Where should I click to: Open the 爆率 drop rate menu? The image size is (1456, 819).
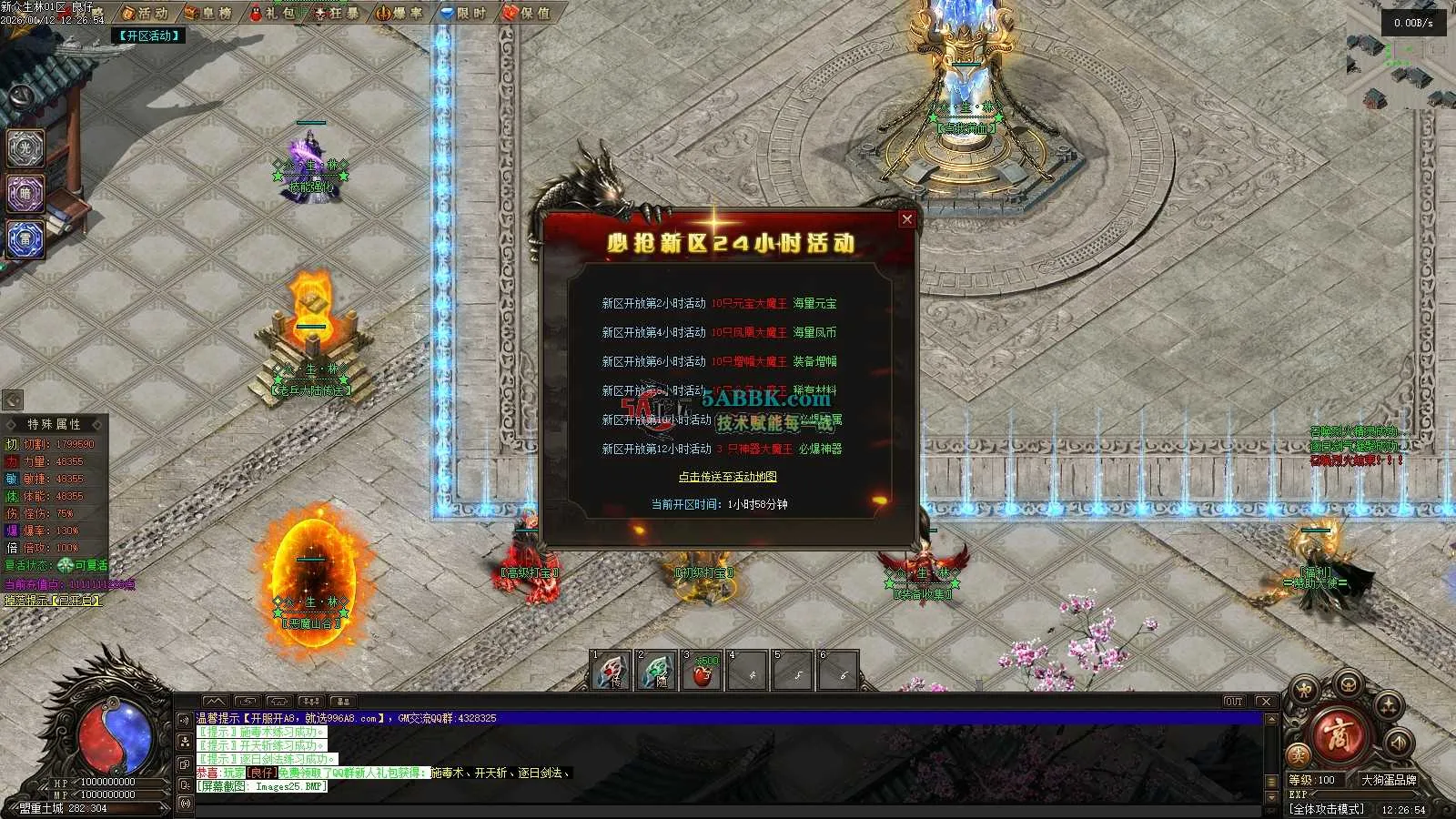coord(400,13)
